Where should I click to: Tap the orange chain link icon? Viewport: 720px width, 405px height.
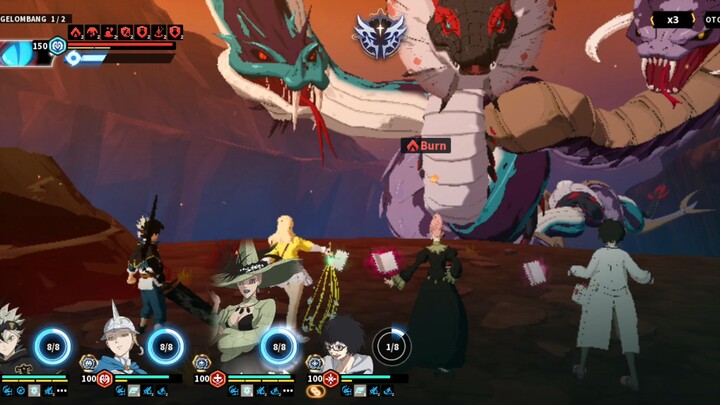(x=316, y=391)
